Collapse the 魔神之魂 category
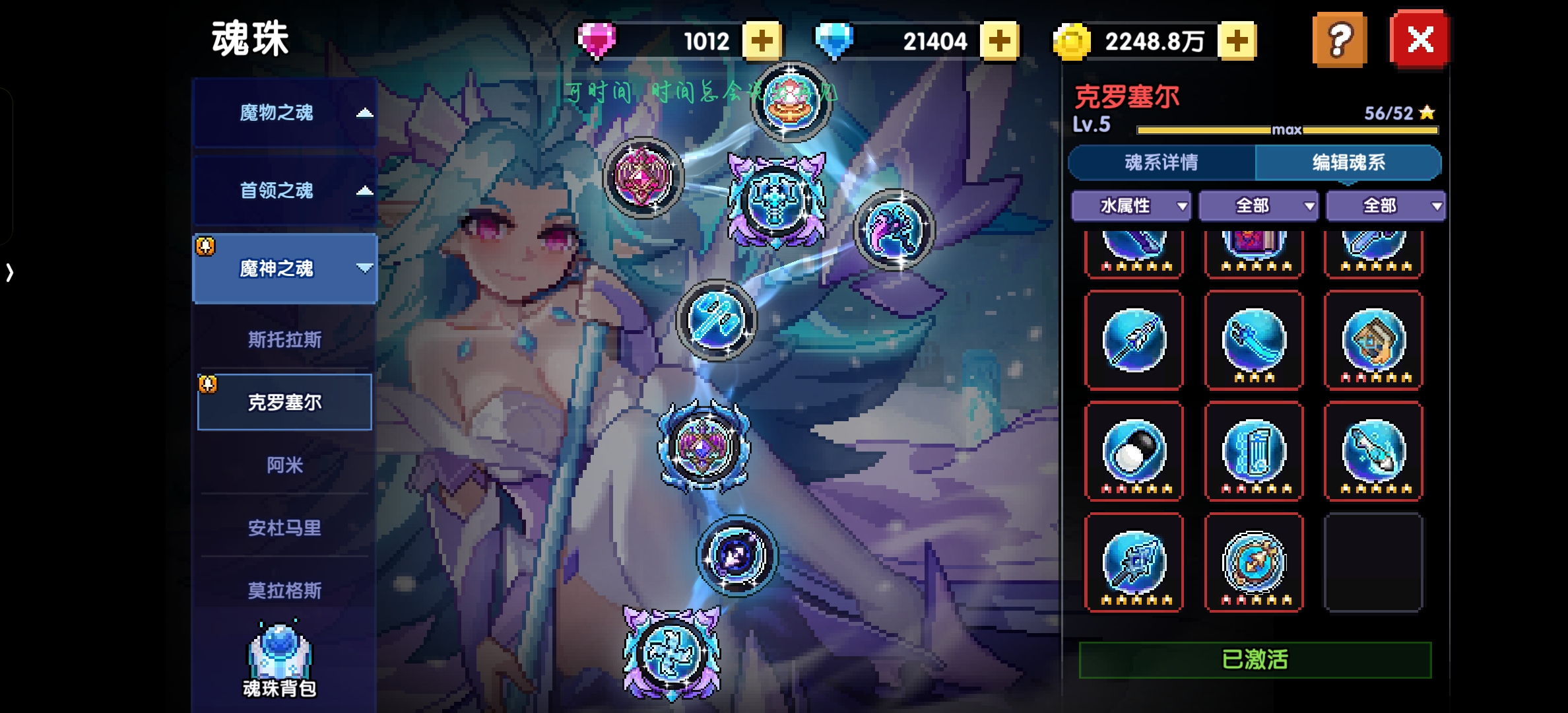1568x713 pixels. tap(284, 269)
